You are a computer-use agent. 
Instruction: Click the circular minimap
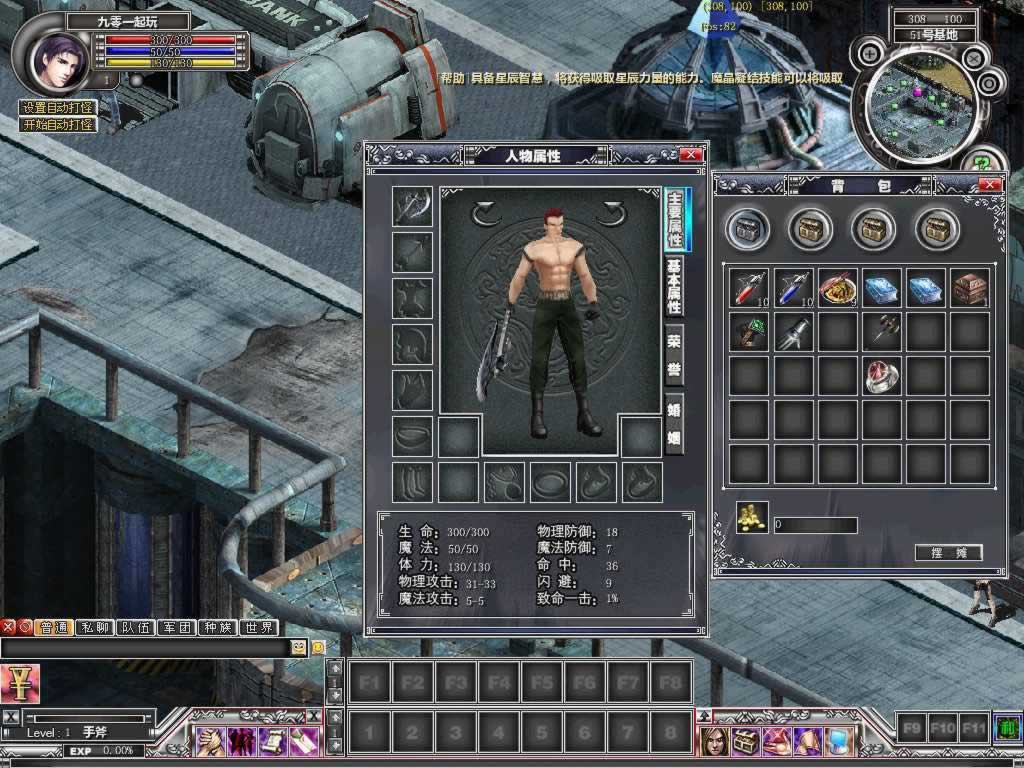click(911, 103)
